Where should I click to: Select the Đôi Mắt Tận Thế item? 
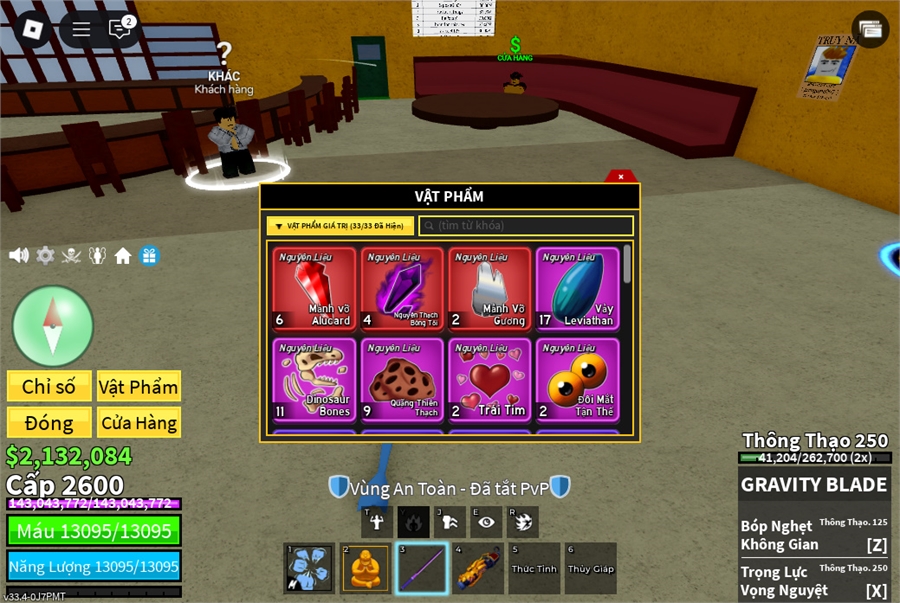click(577, 380)
